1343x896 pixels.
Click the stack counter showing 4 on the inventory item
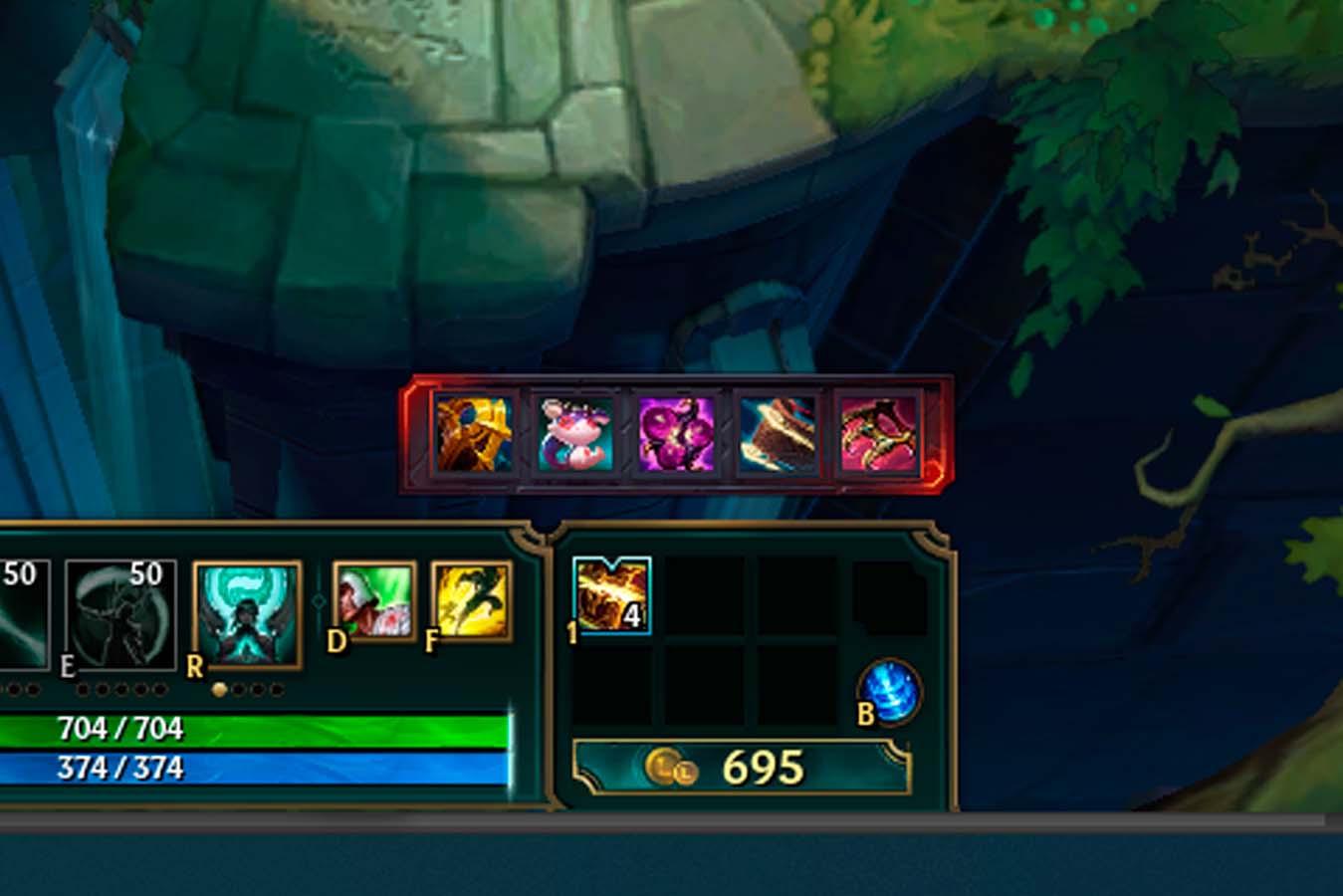631,617
